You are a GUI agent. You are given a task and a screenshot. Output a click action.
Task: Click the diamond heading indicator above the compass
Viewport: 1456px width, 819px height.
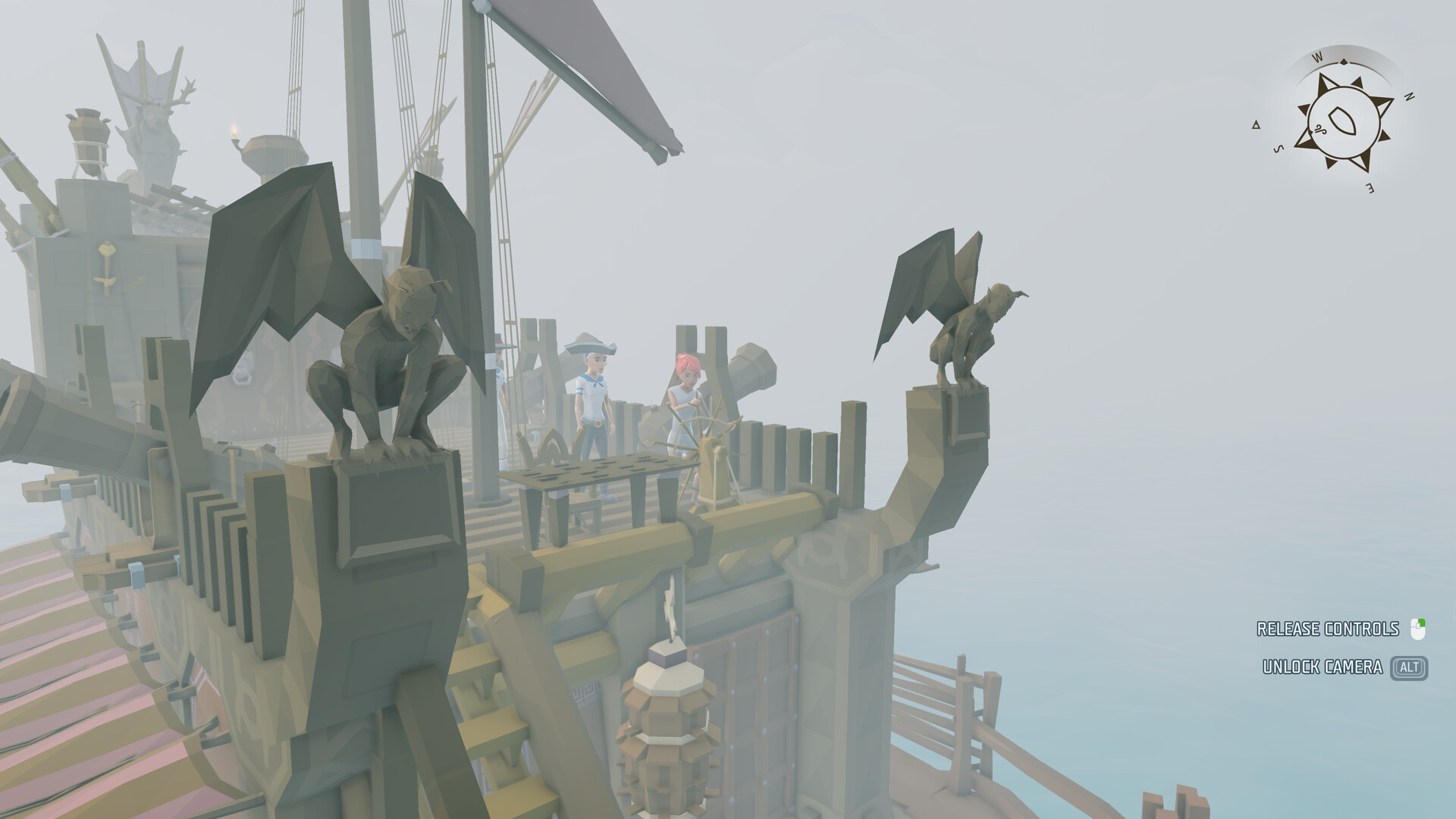1344,61
